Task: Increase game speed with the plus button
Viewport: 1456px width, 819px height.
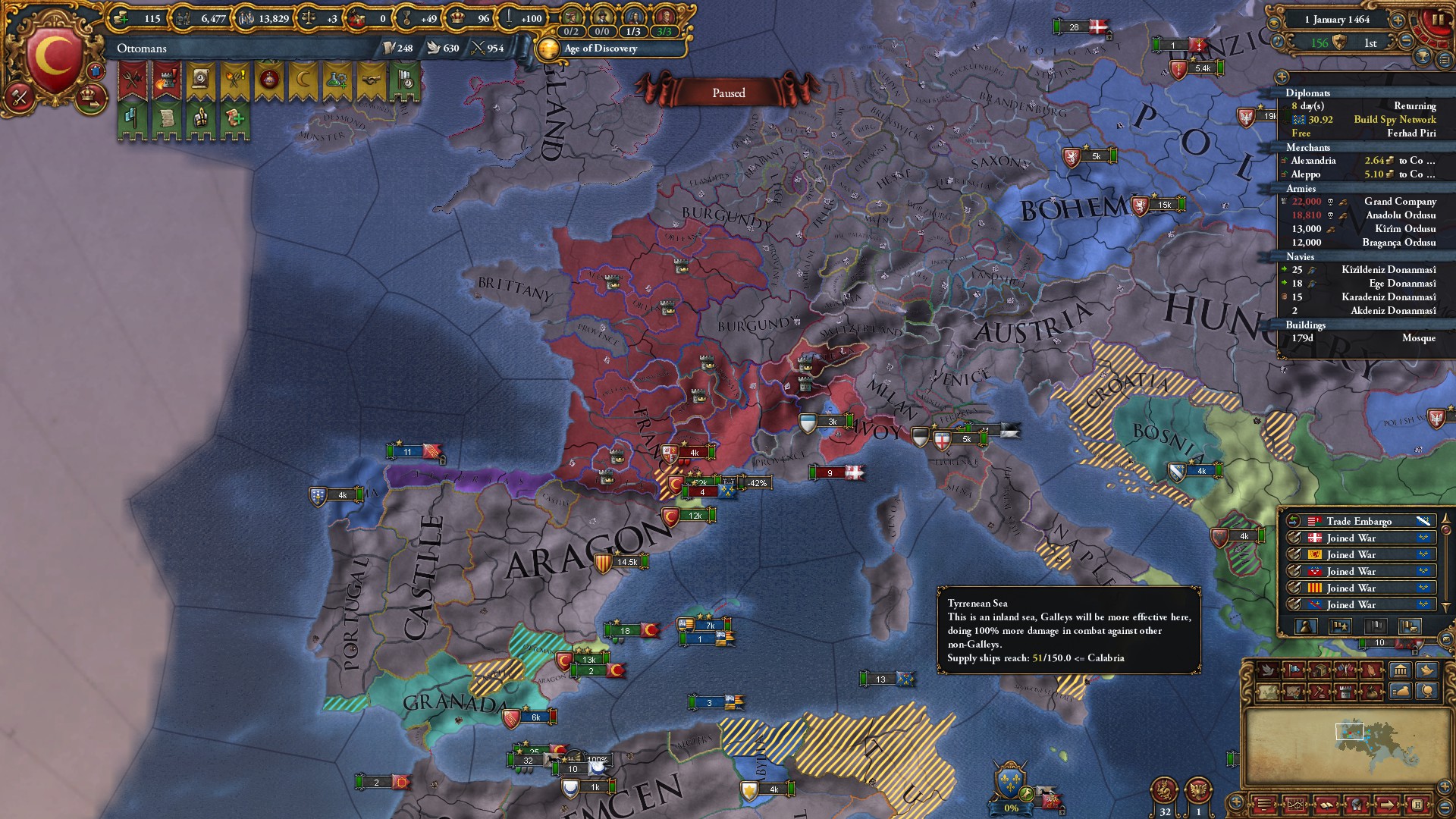Action: pos(1397,20)
